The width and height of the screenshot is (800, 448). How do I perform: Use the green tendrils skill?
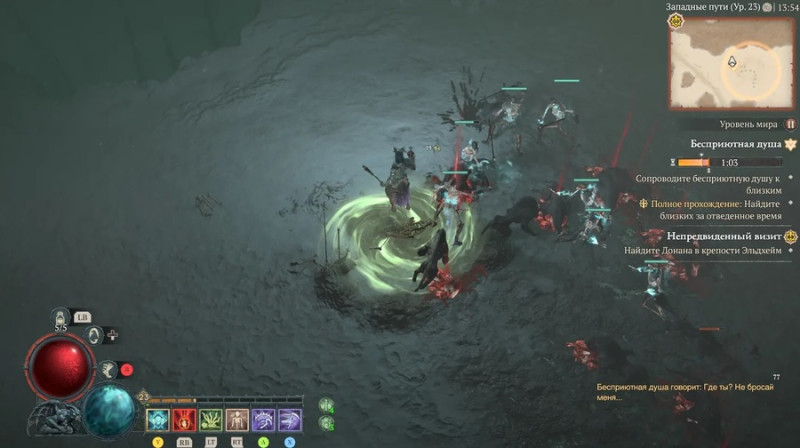pyautogui.click(x=210, y=420)
